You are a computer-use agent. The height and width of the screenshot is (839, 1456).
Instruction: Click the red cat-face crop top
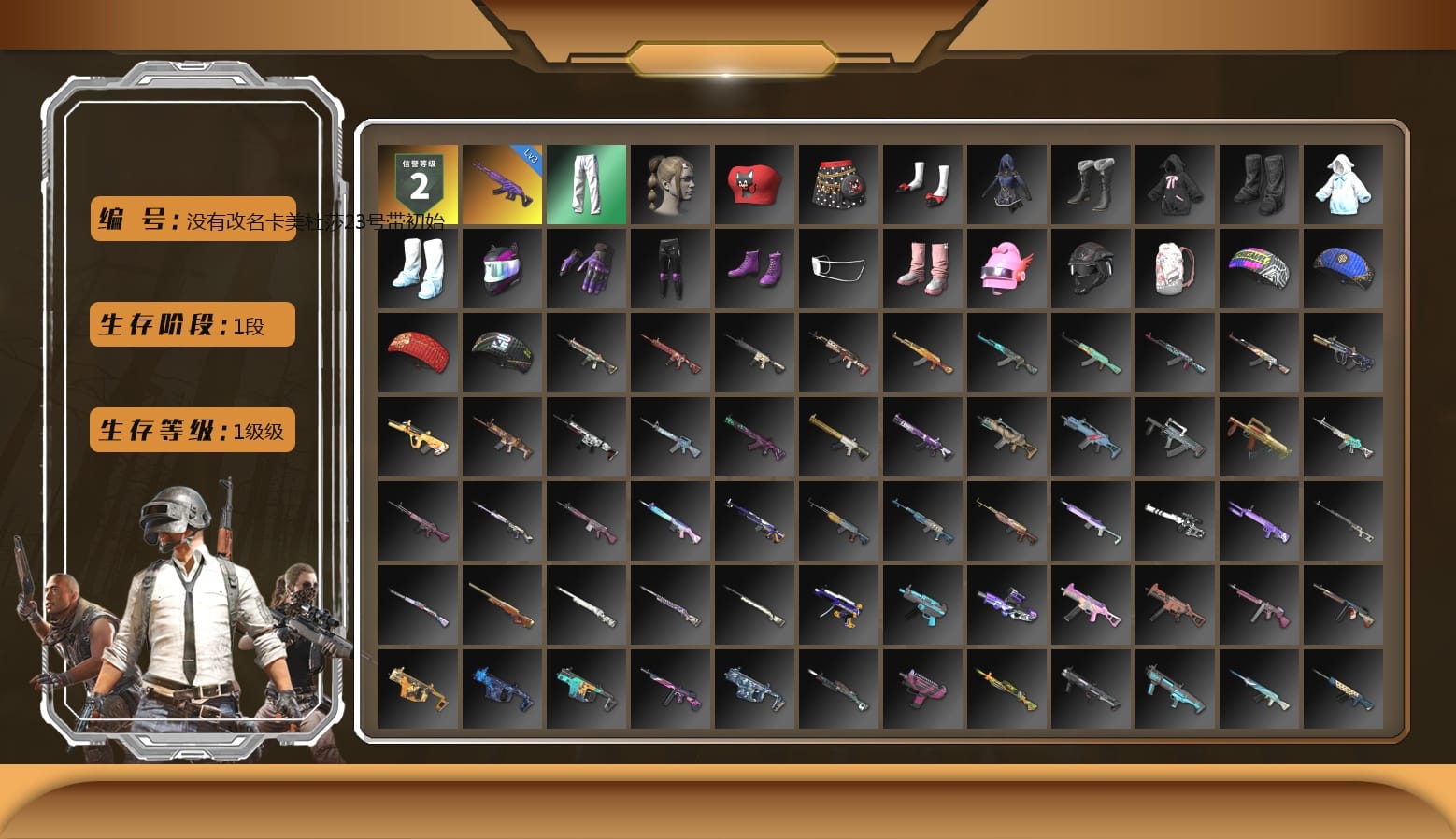click(x=755, y=184)
